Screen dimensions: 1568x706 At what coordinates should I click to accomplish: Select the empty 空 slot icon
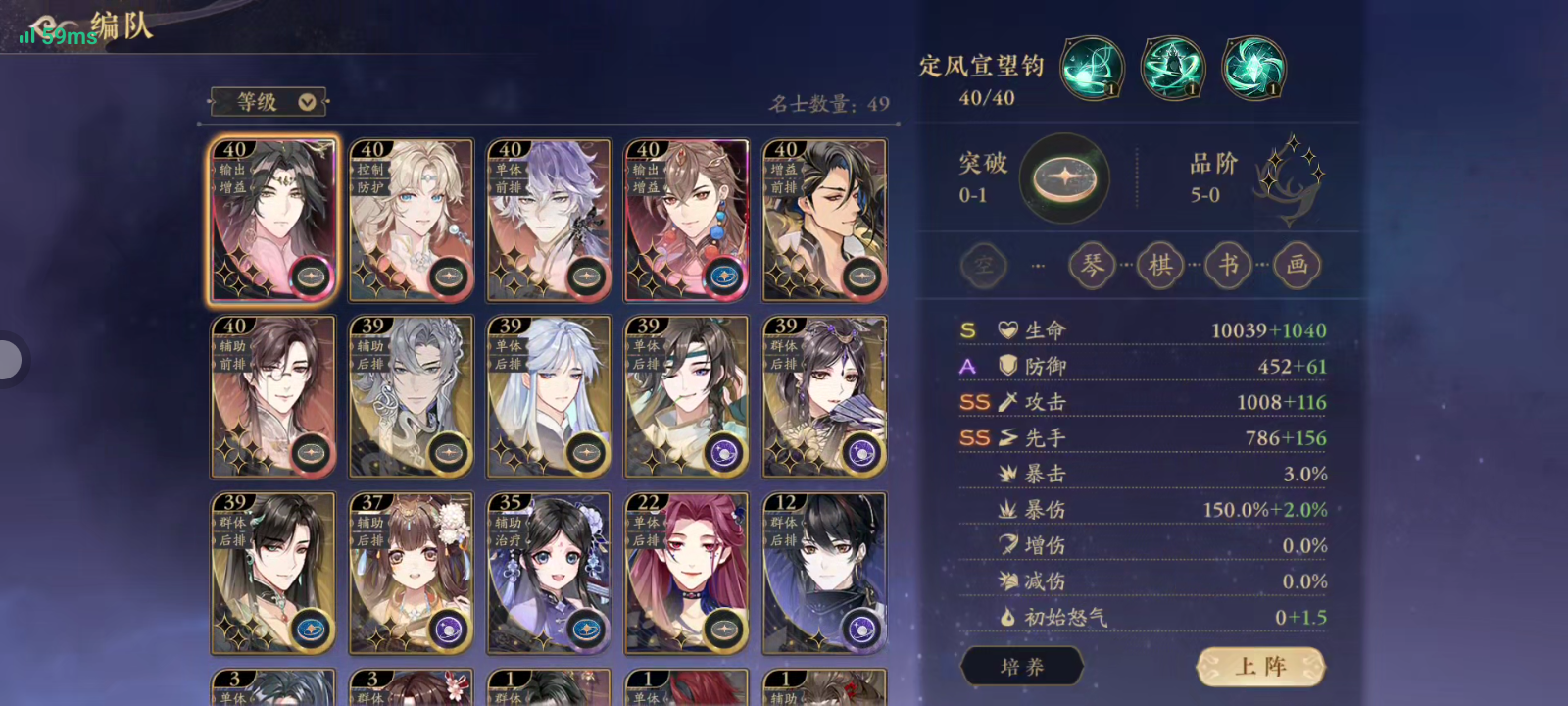tap(983, 265)
